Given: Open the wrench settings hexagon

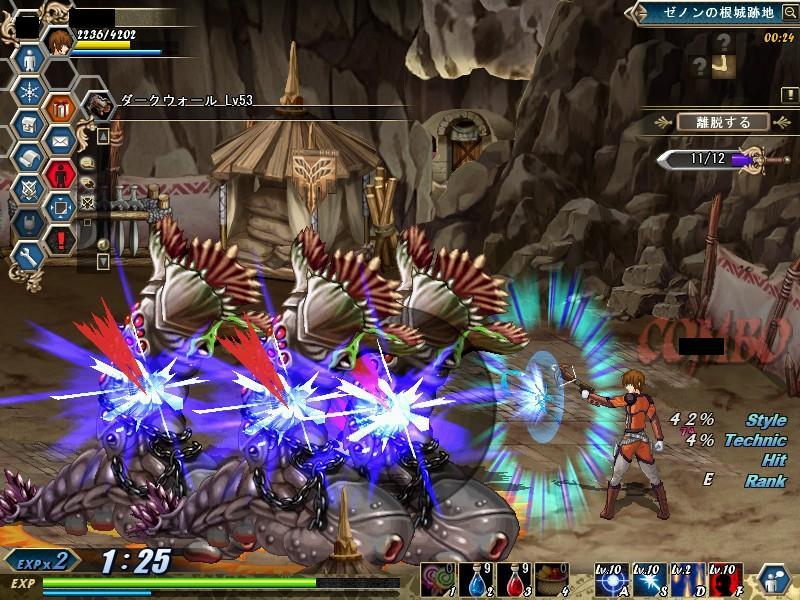Looking at the screenshot, I should coord(27,257).
